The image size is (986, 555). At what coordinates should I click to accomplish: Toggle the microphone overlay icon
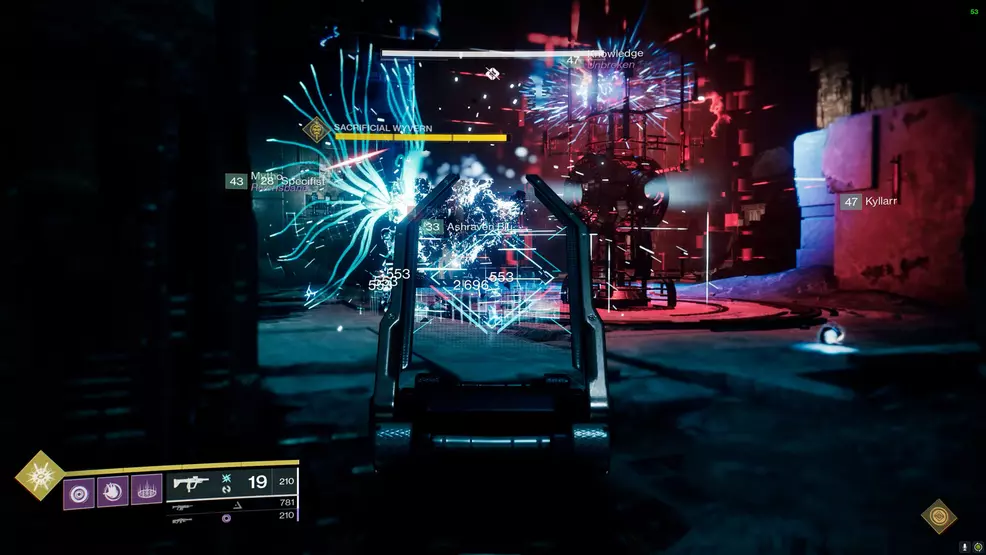pos(964,547)
